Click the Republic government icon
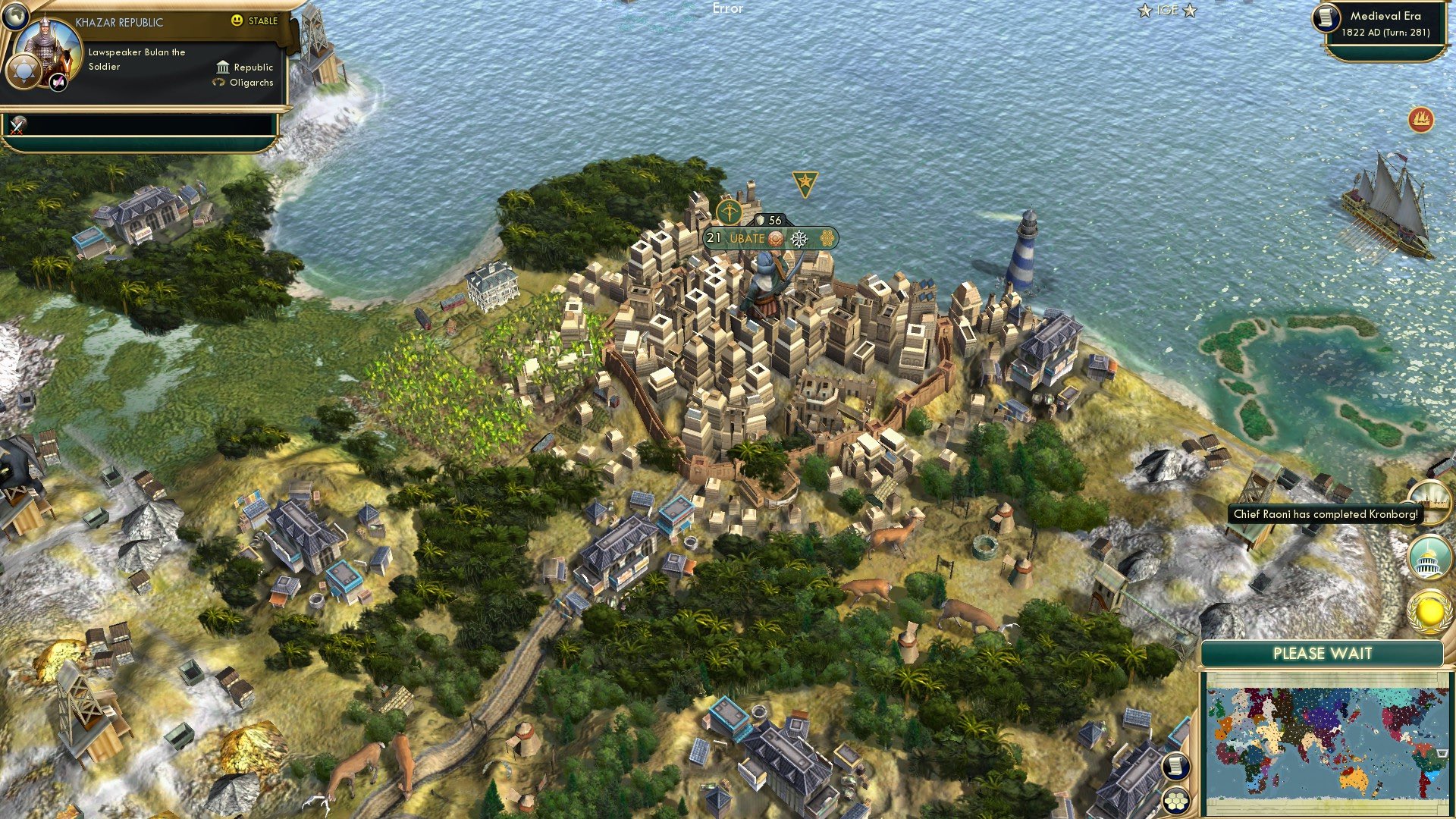 [221, 67]
